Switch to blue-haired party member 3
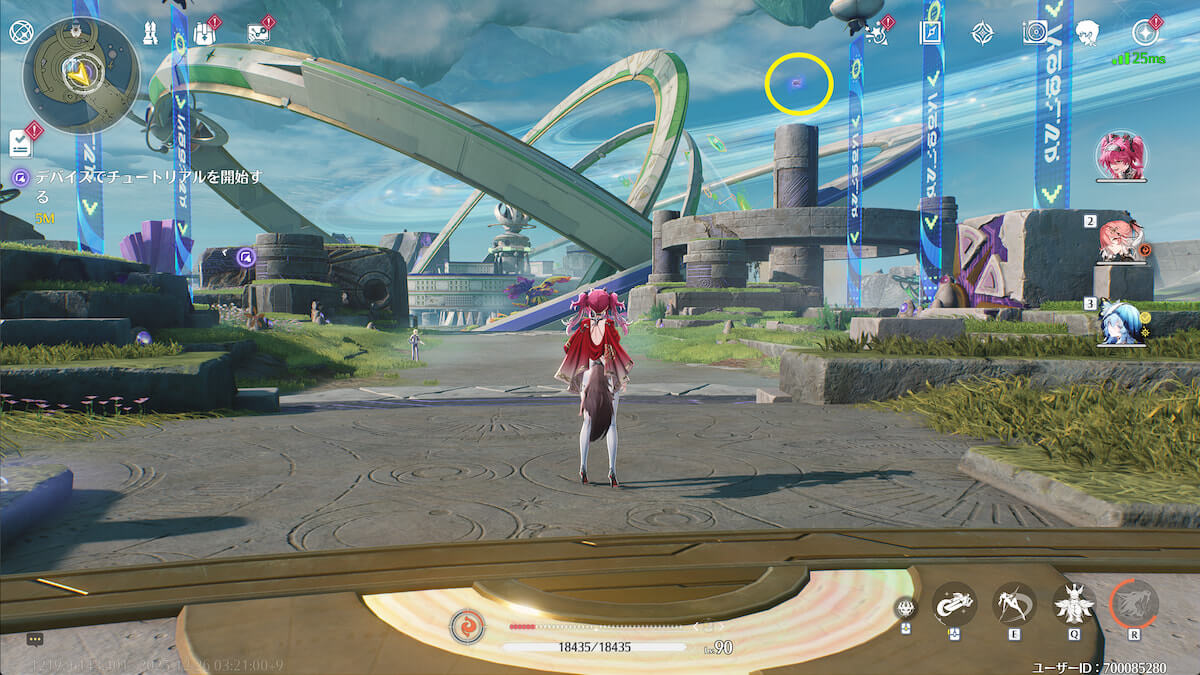The width and height of the screenshot is (1200, 675). point(1121,323)
